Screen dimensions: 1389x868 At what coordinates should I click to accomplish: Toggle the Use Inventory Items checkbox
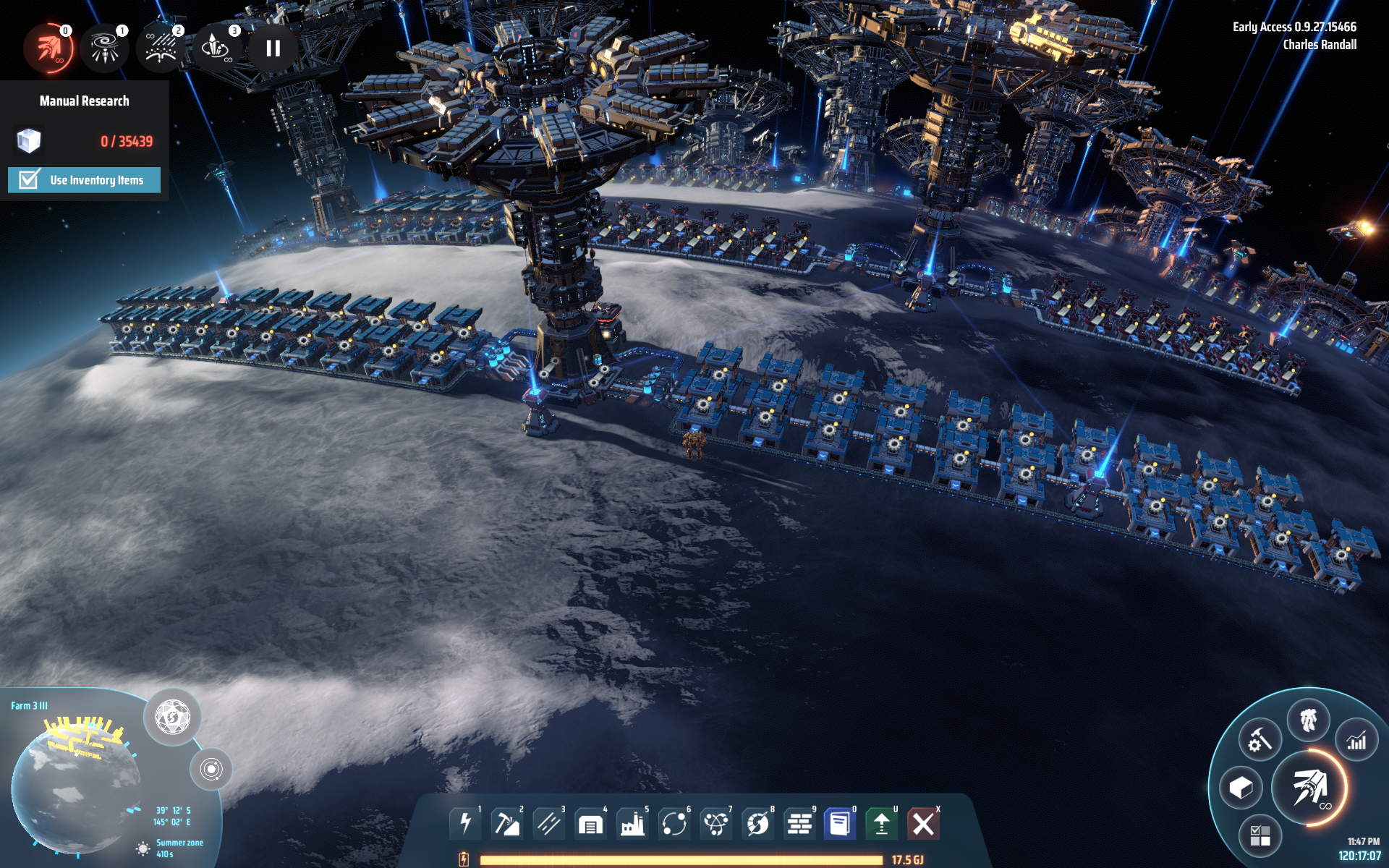pyautogui.click(x=29, y=180)
